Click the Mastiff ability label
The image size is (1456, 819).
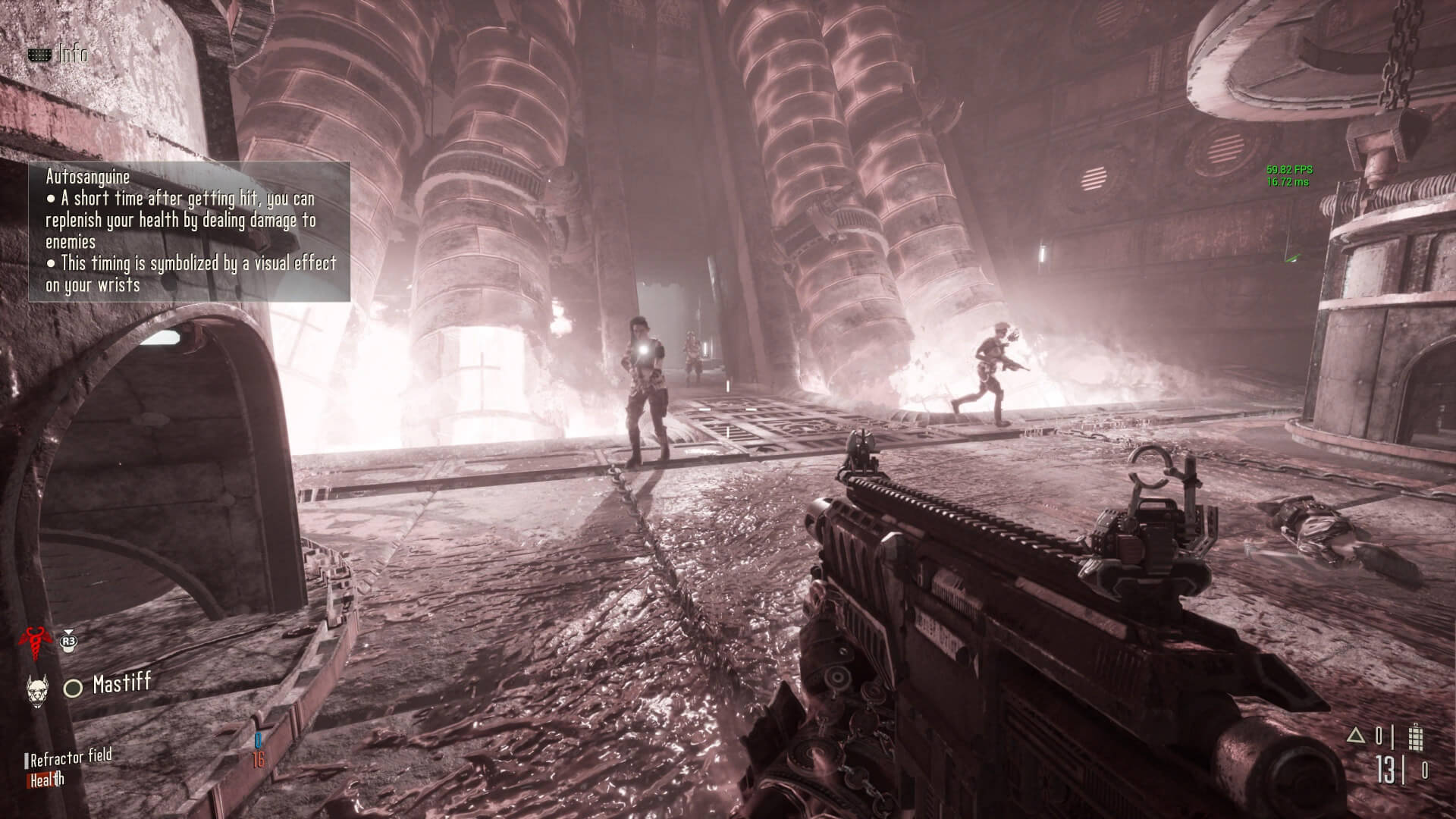121,684
